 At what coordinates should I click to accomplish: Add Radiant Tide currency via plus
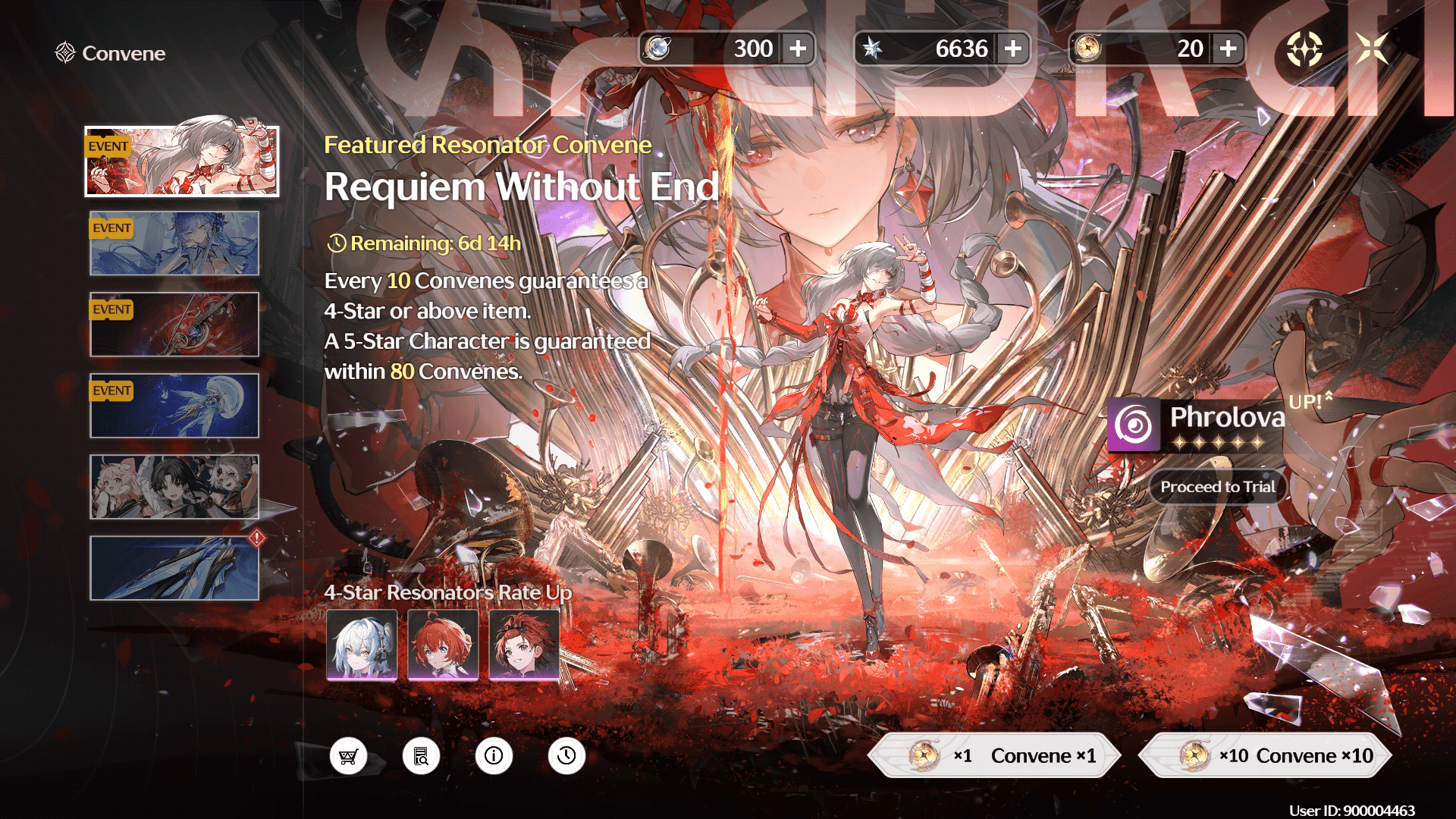[x=1230, y=49]
